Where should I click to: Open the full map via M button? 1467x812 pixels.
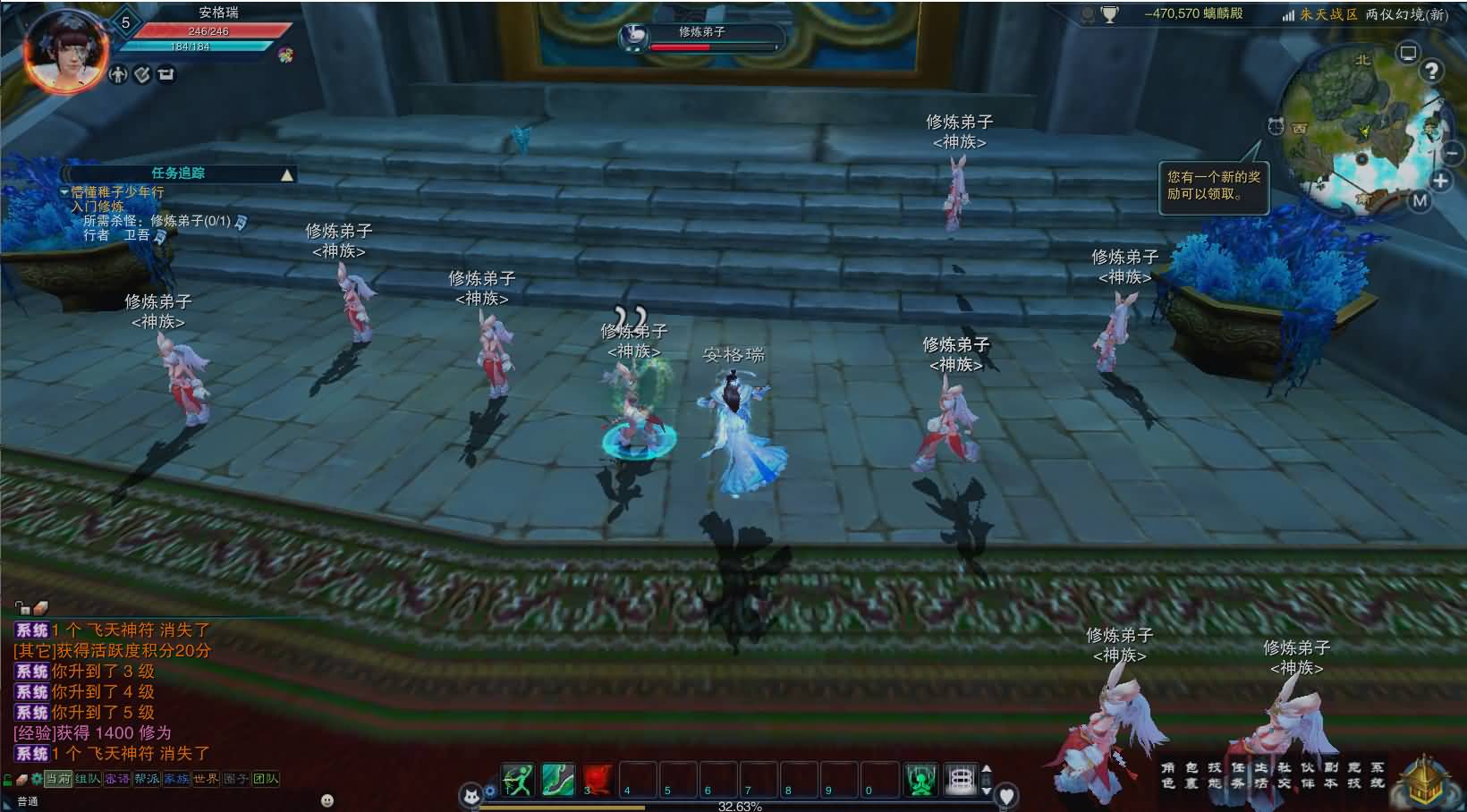pyautogui.click(x=1420, y=201)
